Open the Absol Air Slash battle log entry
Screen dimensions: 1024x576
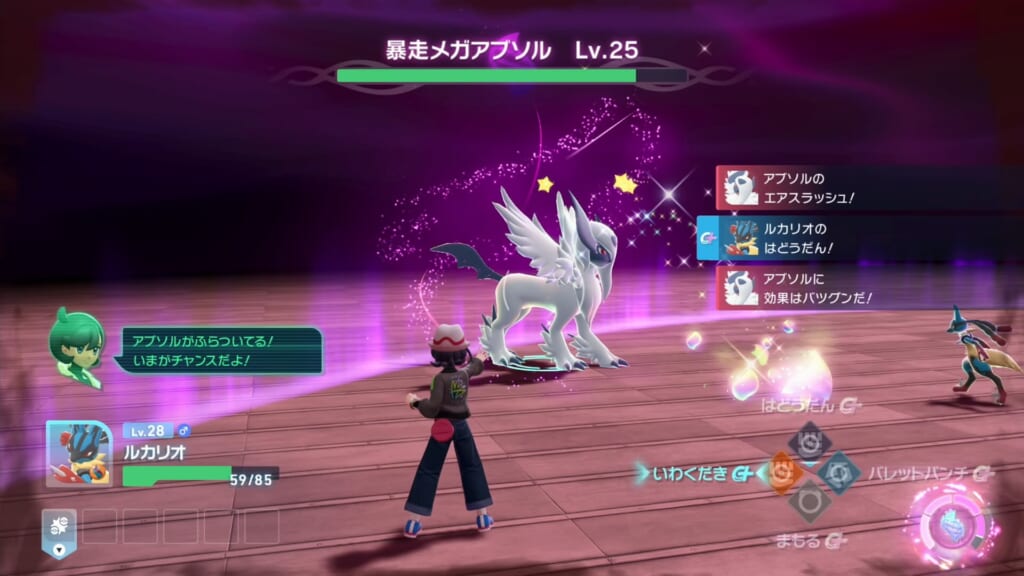(860, 188)
